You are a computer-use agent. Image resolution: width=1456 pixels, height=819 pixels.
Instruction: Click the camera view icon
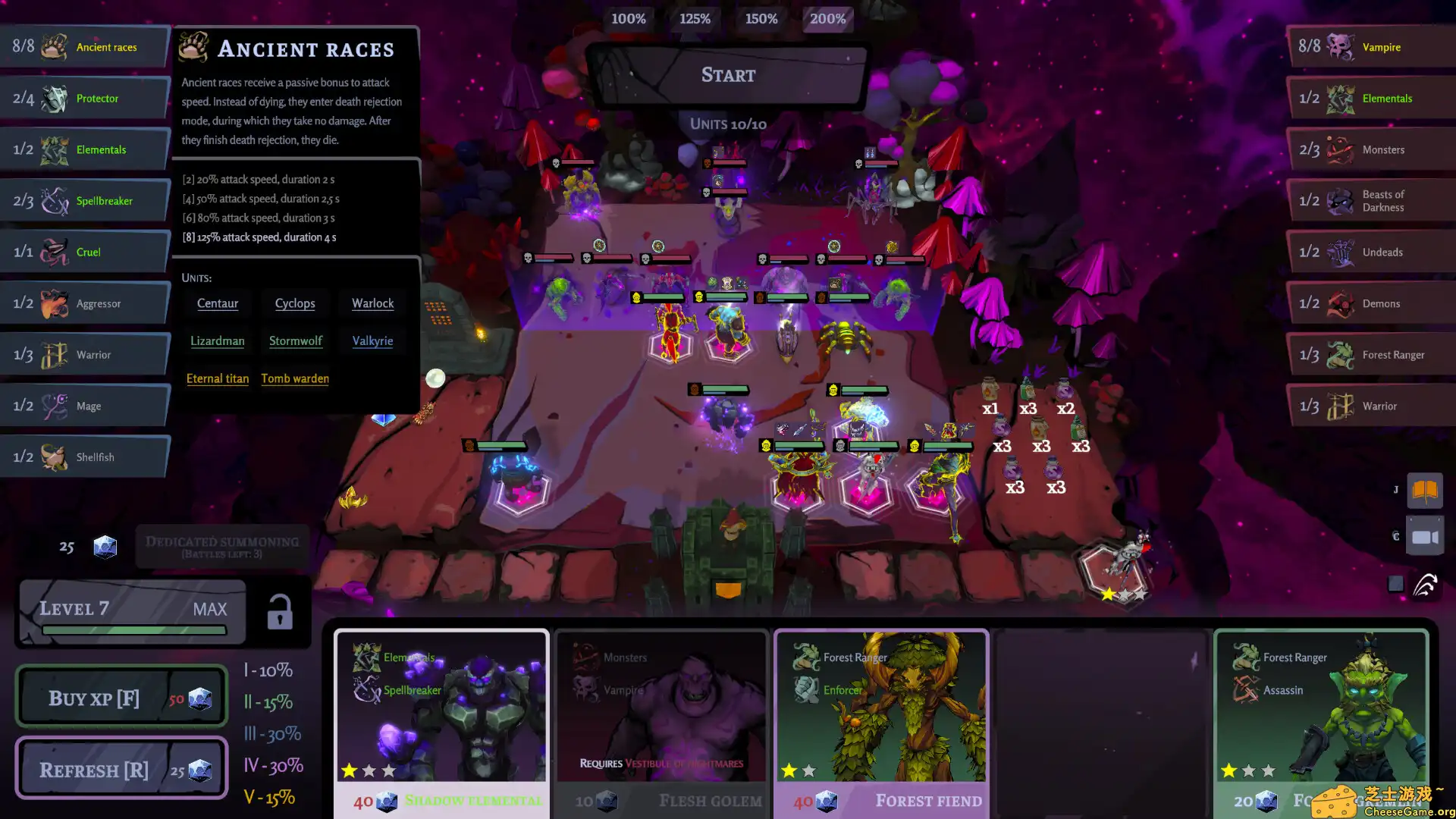pos(1425,535)
